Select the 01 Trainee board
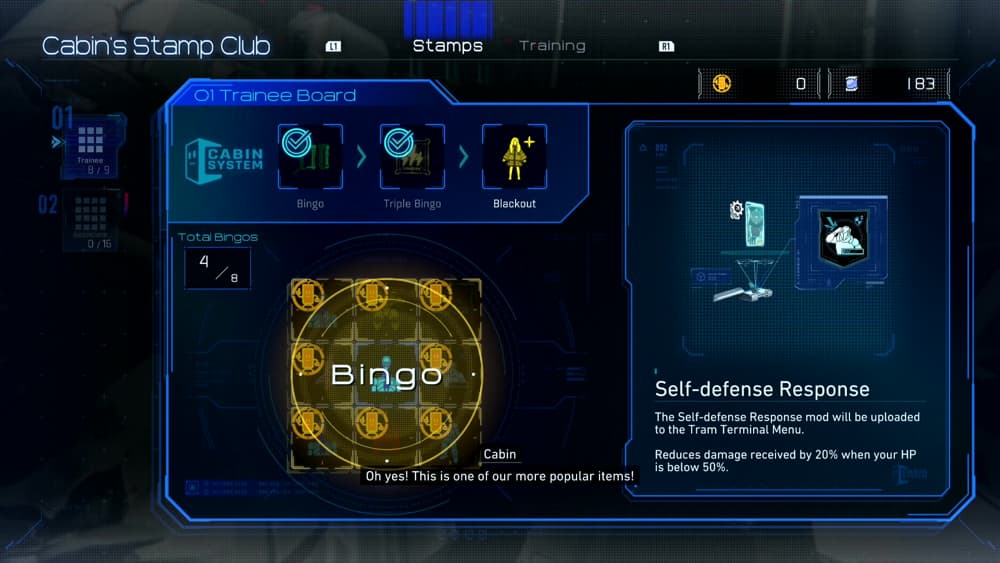1000x563 pixels. coord(91,147)
